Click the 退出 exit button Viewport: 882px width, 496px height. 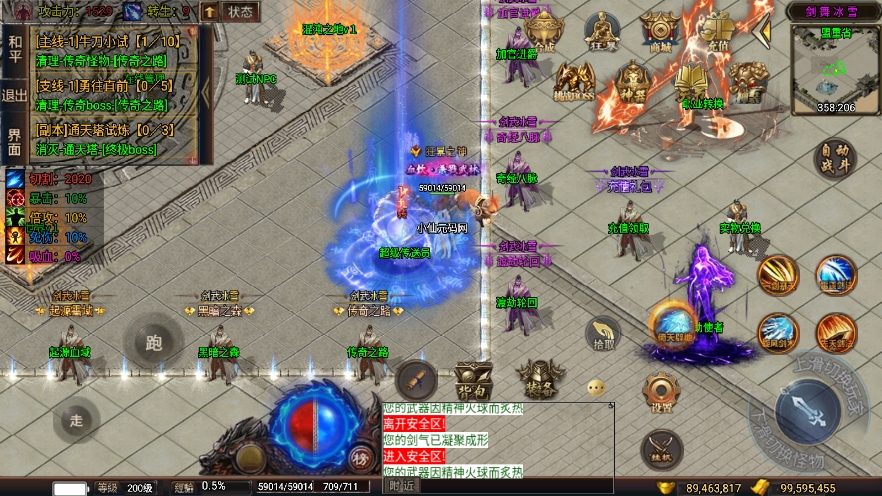[14, 95]
